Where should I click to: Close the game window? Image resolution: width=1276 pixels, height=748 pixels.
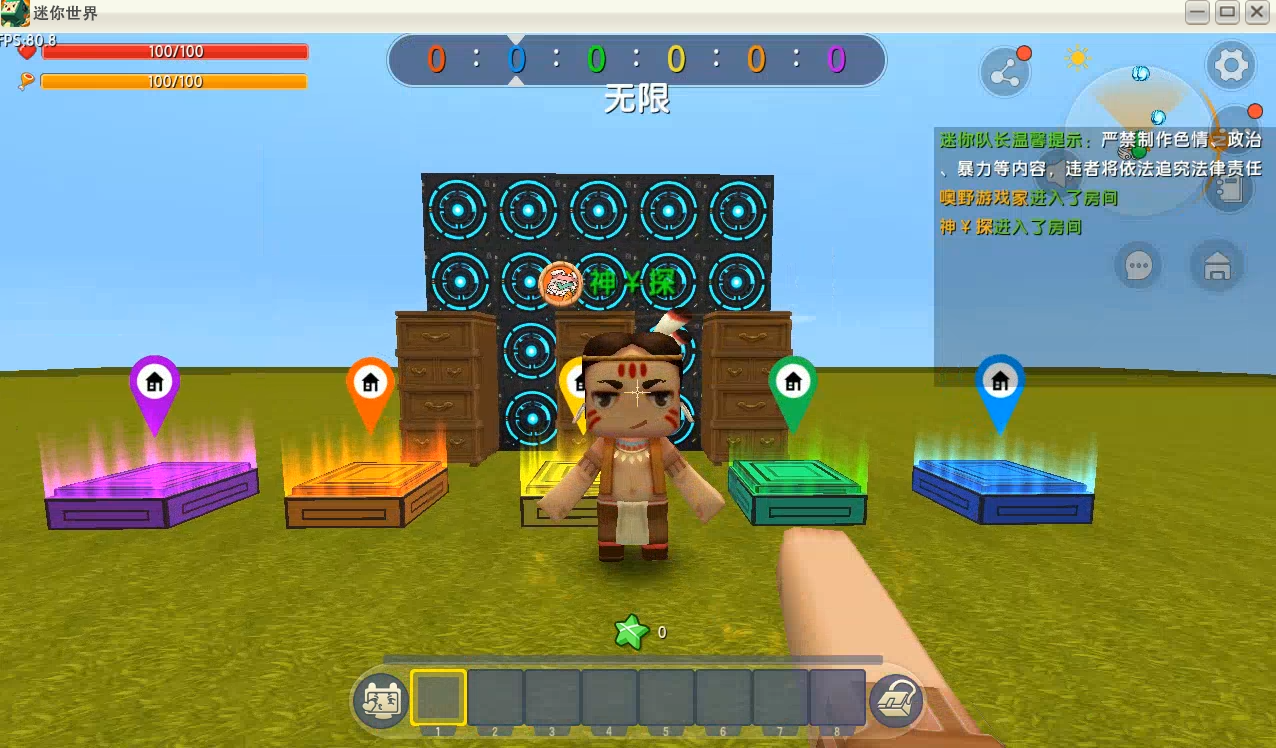[x=1257, y=13]
